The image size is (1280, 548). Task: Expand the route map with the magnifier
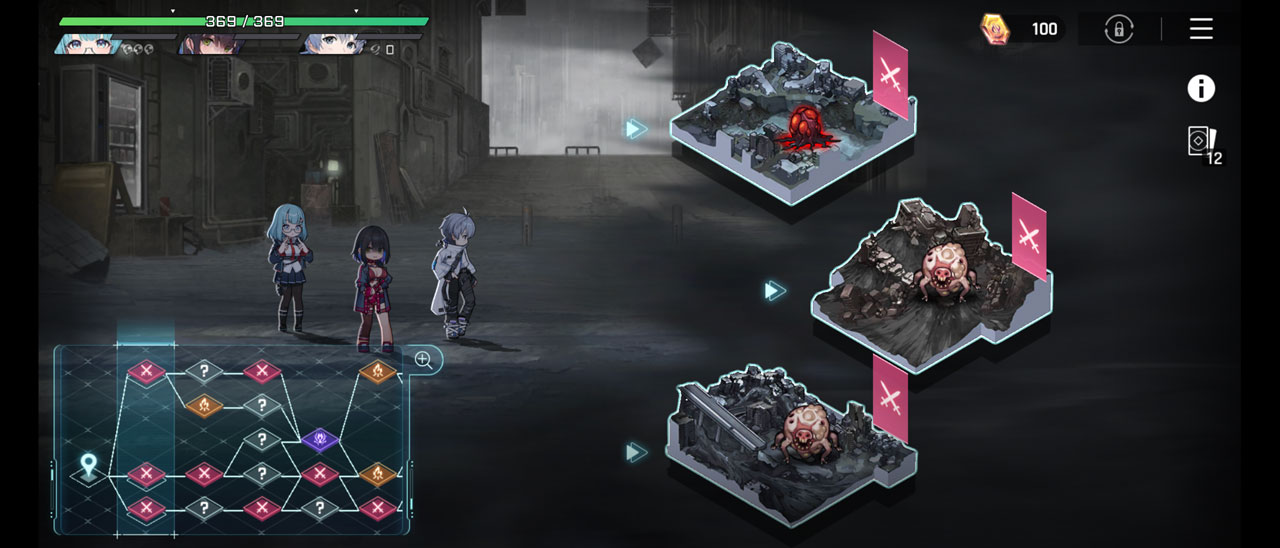pyautogui.click(x=424, y=360)
